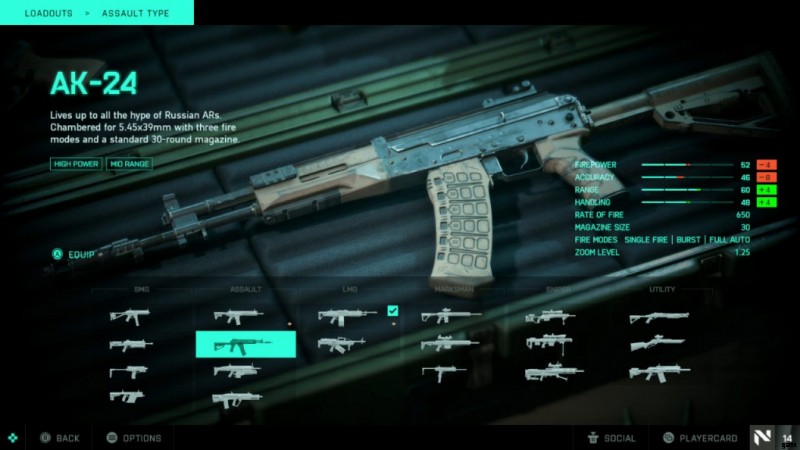800x450 pixels.
Task: Open the Options menu
Action: (133, 438)
